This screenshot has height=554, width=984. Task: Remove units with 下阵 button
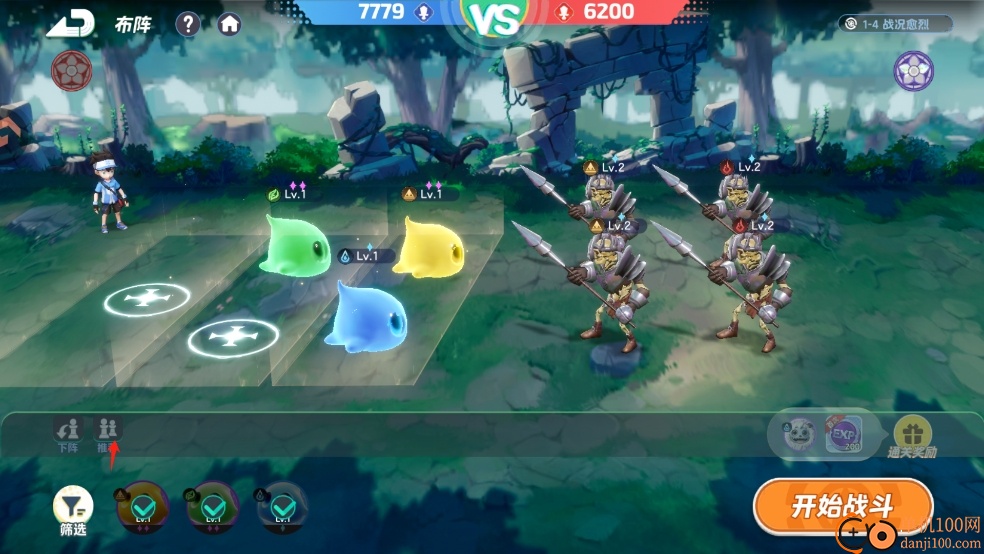(x=68, y=433)
